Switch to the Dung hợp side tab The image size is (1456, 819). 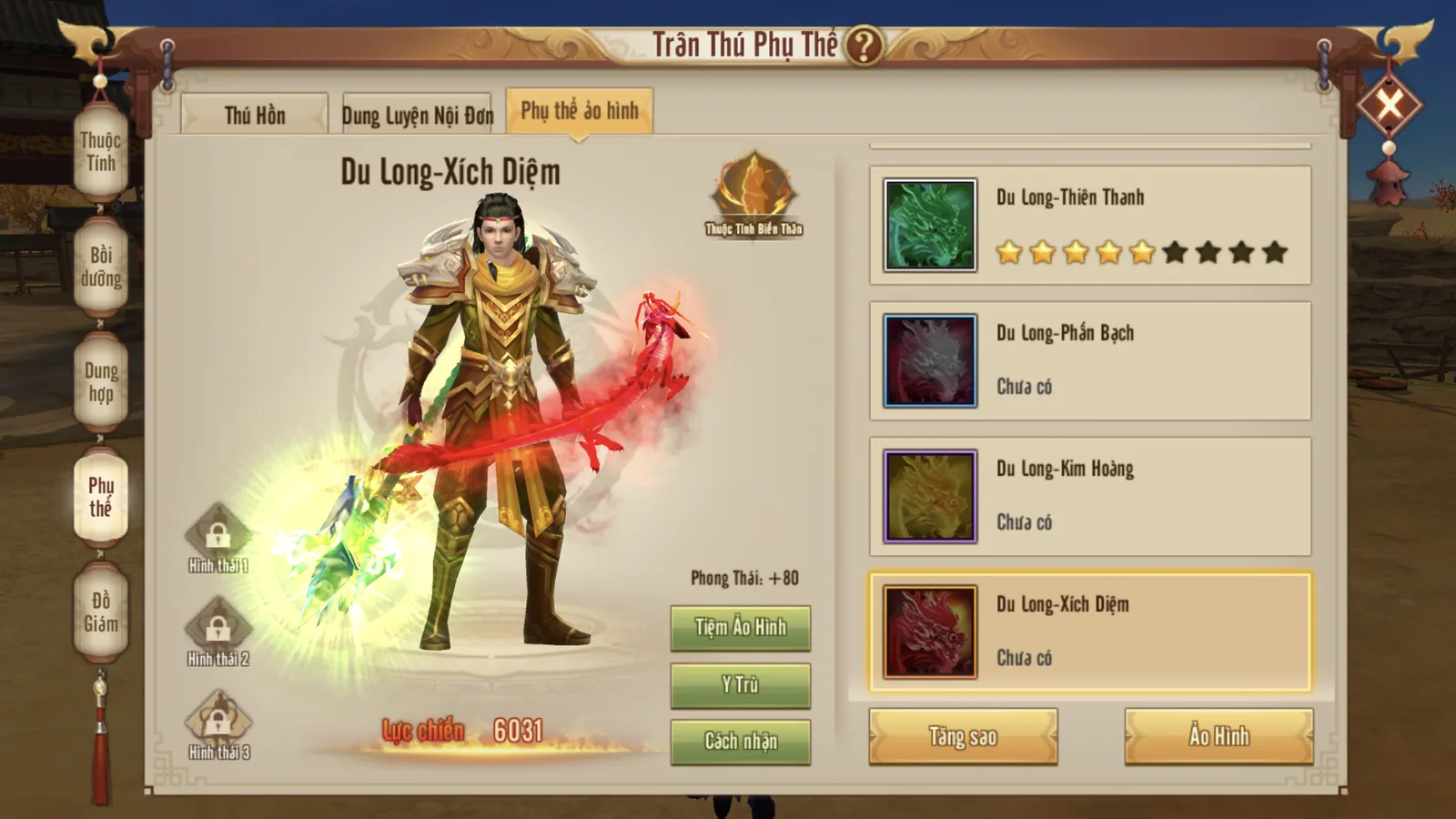click(100, 382)
